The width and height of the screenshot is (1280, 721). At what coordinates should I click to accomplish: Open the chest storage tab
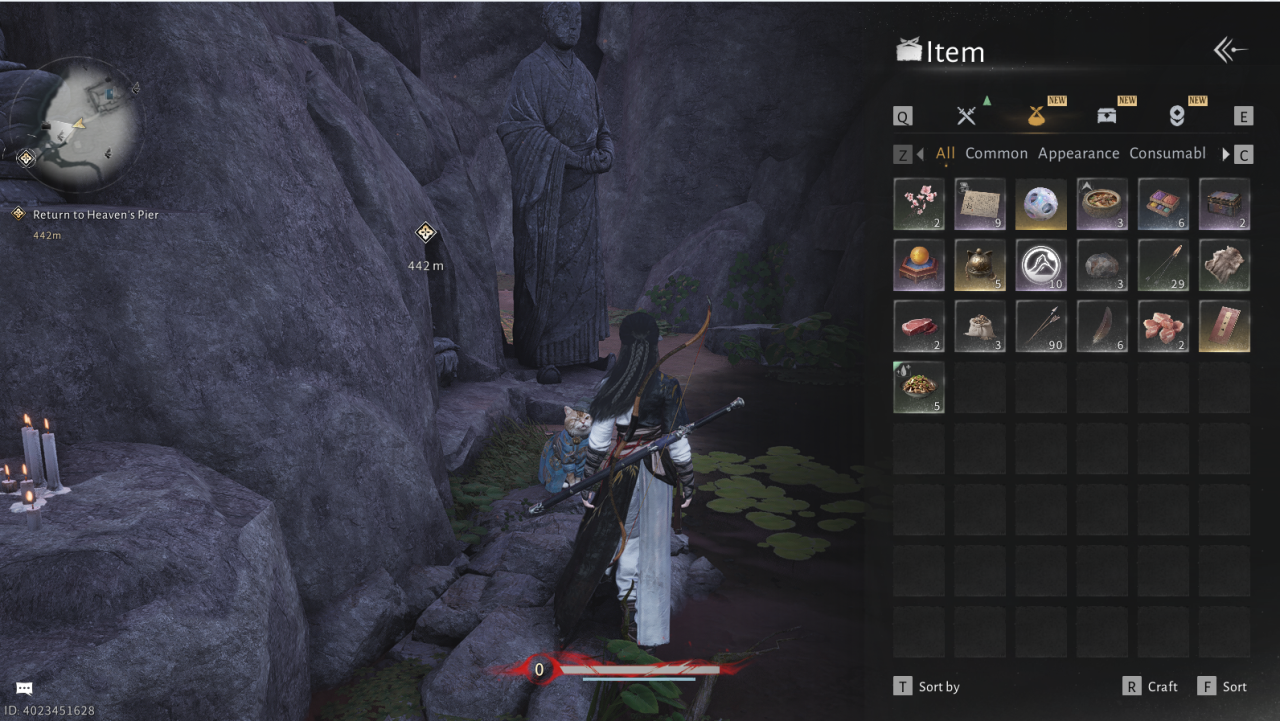pyautogui.click(x=1106, y=116)
